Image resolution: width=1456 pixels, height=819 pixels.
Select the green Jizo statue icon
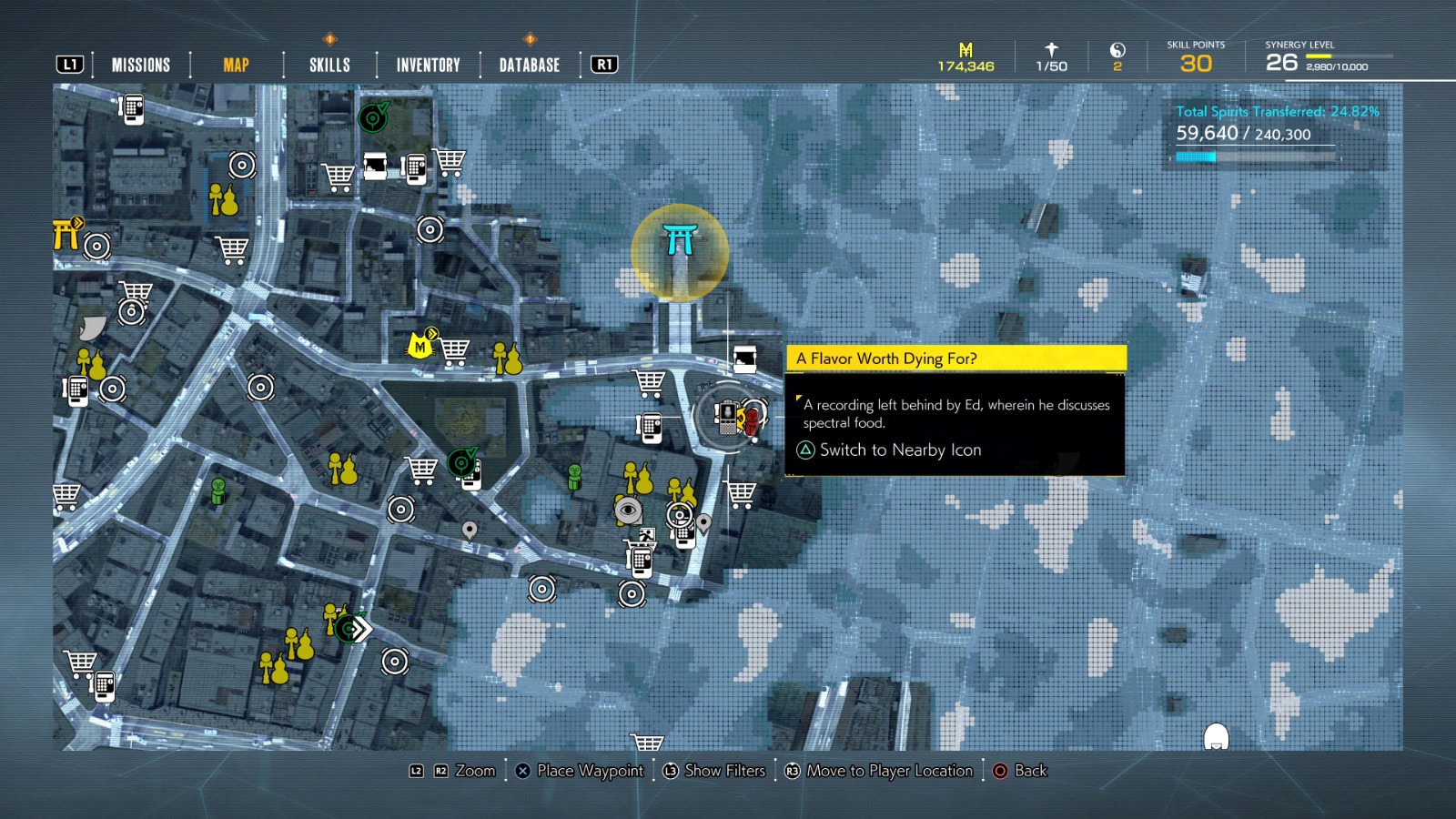pyautogui.click(x=574, y=475)
